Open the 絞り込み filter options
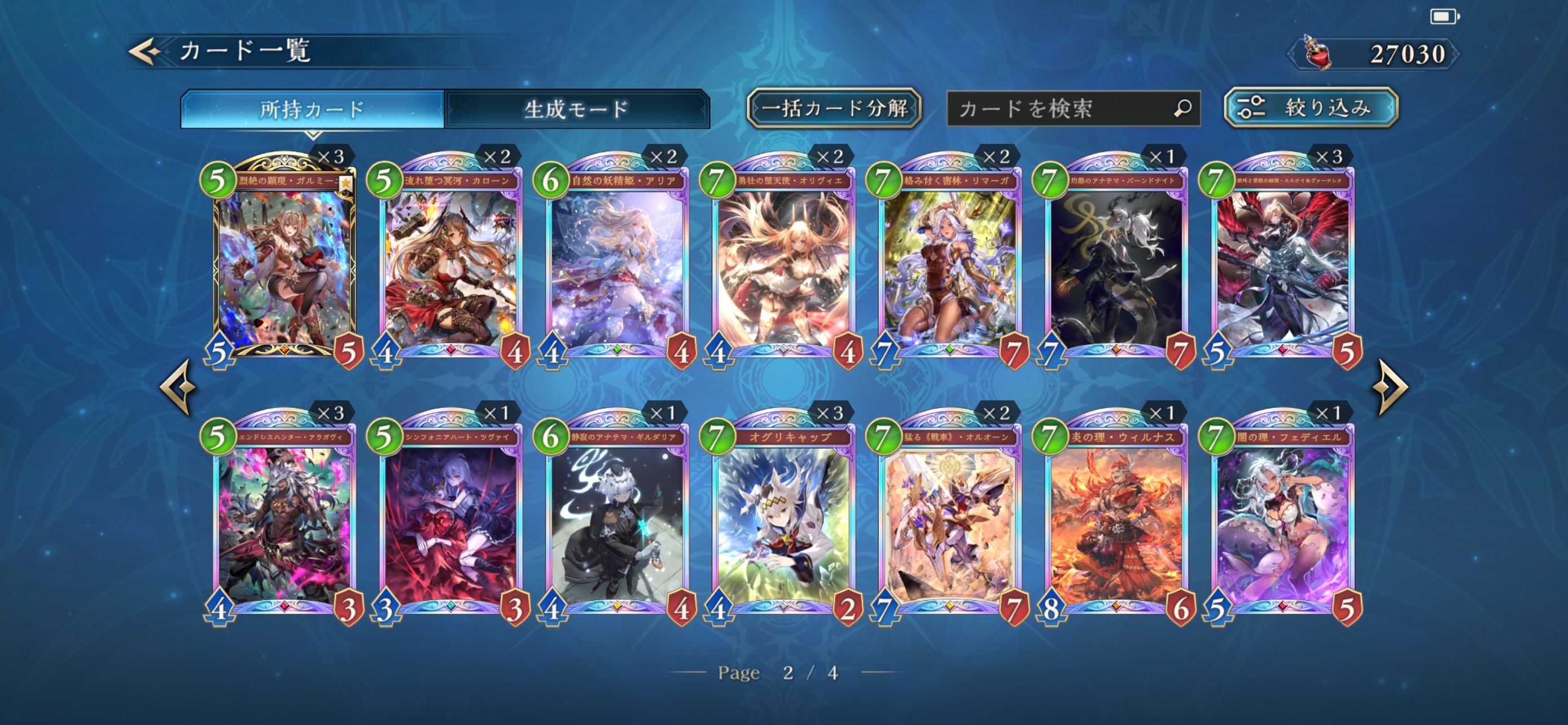This screenshot has height=725, width=1568. coord(1311,108)
